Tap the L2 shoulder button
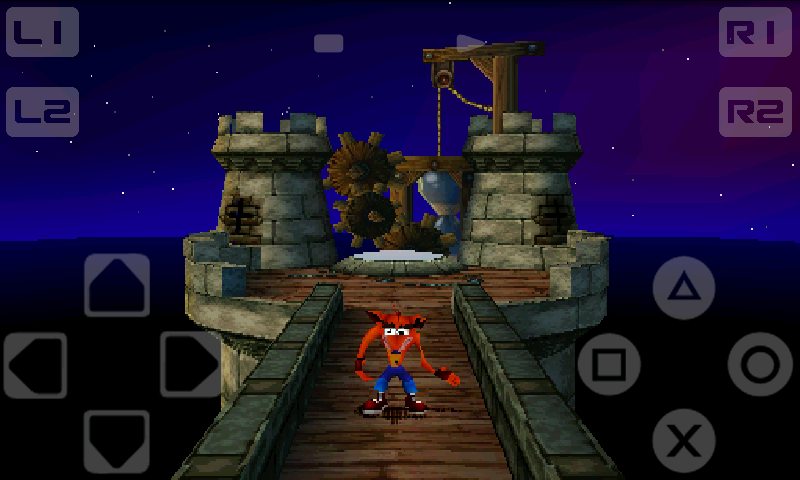800x480 pixels. [x=42, y=112]
